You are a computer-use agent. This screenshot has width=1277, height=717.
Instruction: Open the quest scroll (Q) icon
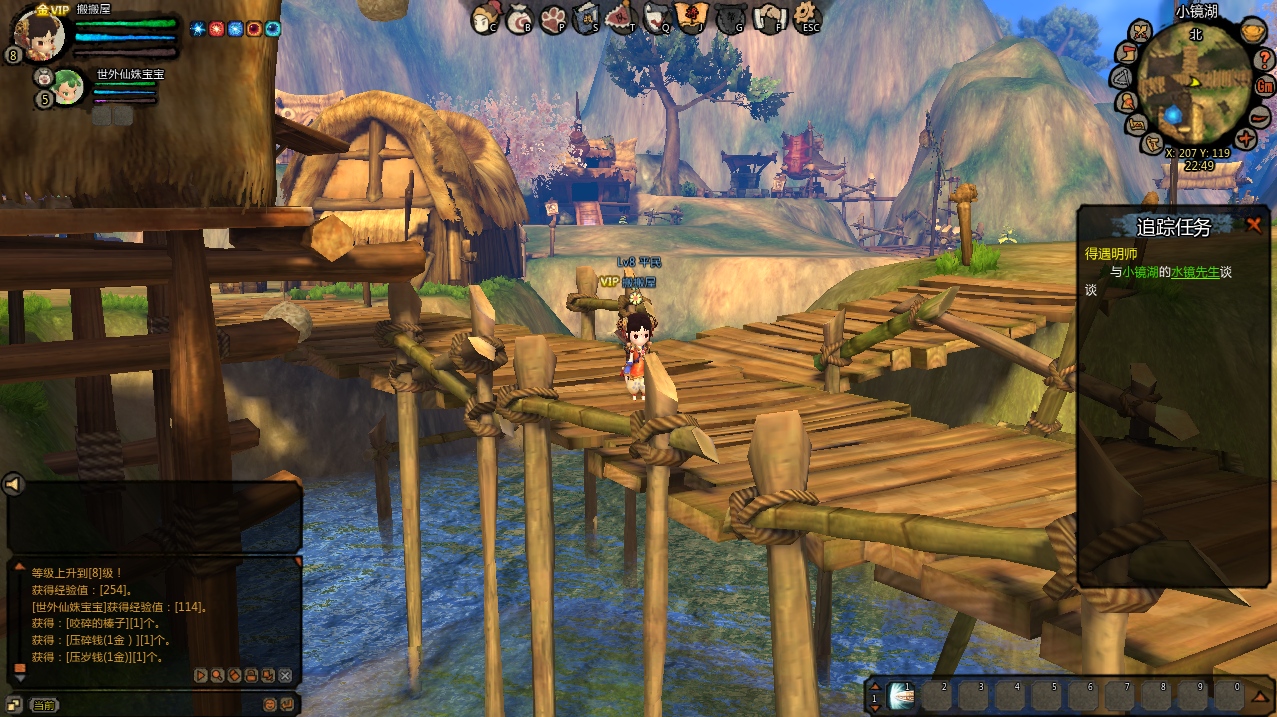pos(657,17)
